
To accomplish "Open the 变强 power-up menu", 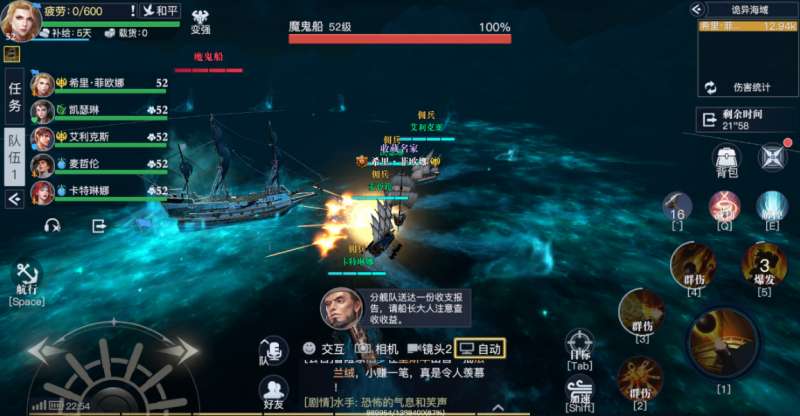I will tap(200, 21).
